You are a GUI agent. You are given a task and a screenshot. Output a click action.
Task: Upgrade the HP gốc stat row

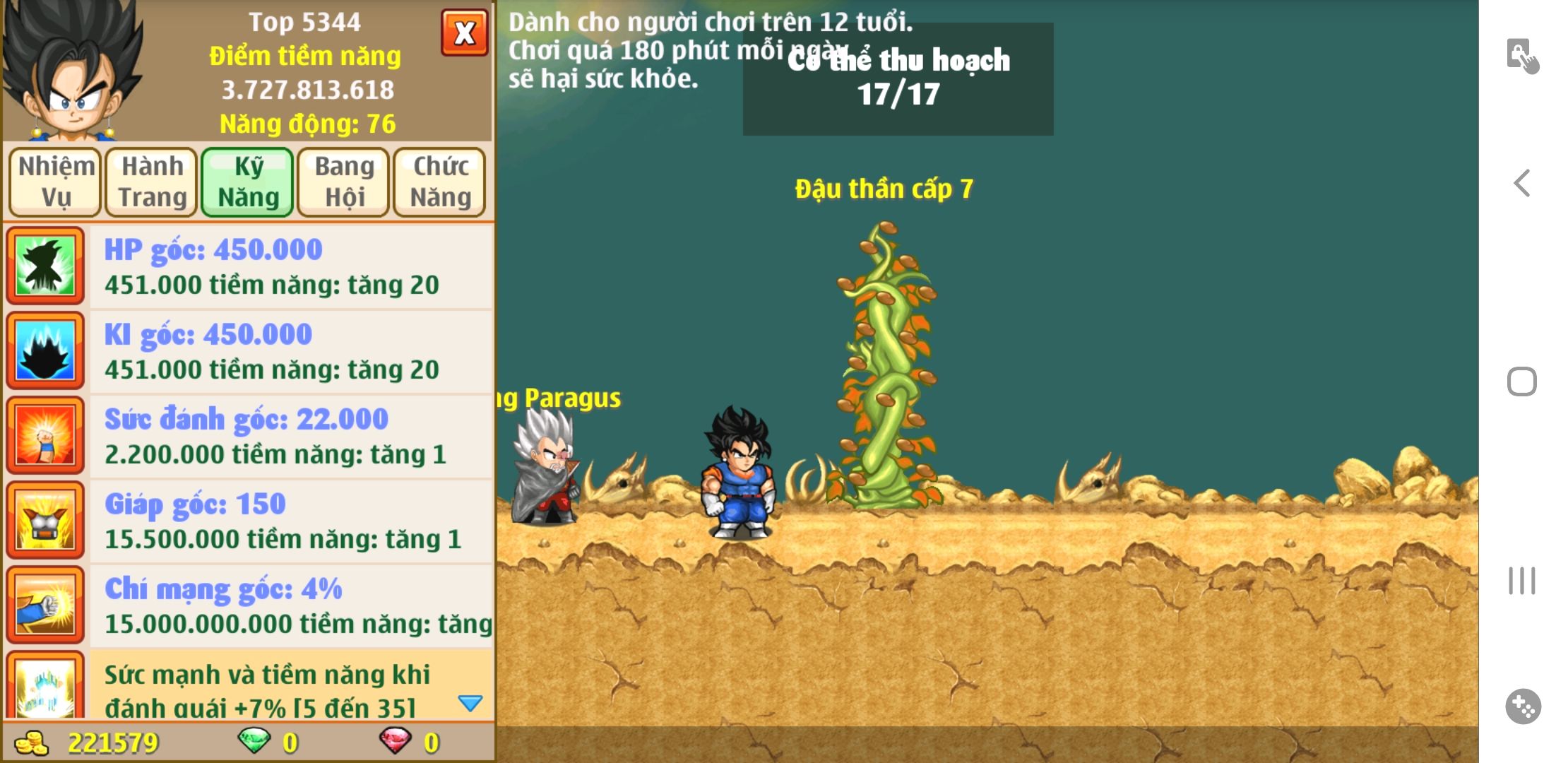click(290, 267)
